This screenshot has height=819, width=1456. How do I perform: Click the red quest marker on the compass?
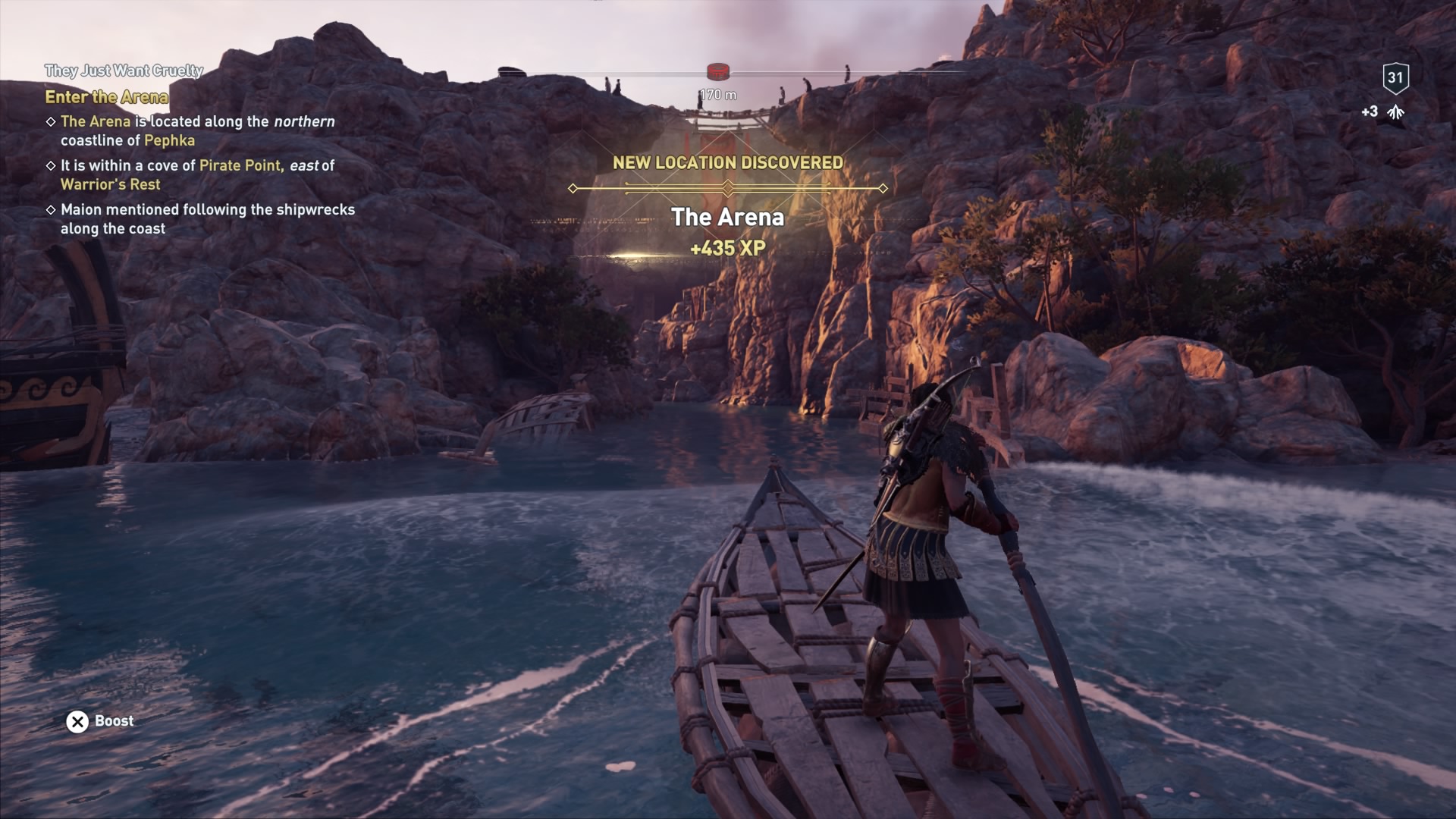tap(717, 72)
